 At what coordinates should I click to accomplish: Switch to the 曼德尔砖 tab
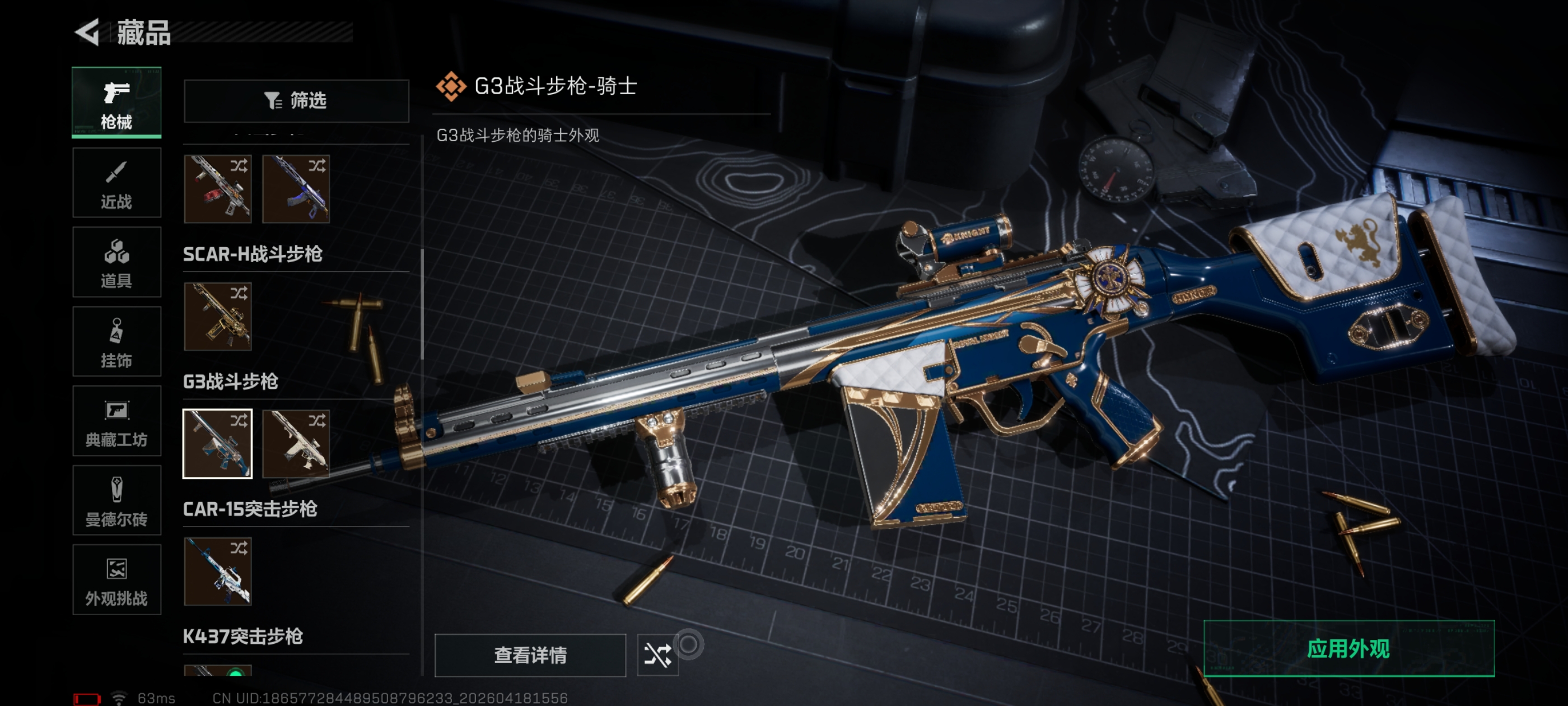tap(116, 501)
